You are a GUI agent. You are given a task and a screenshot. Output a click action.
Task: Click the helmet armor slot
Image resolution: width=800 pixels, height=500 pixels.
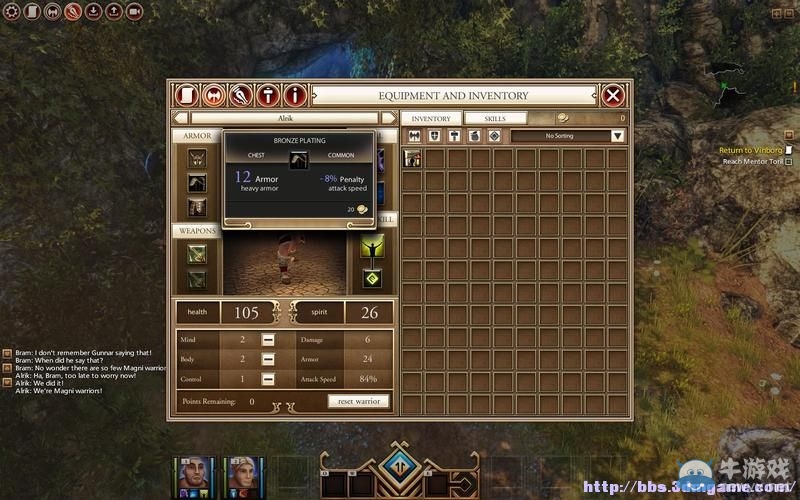[197, 159]
